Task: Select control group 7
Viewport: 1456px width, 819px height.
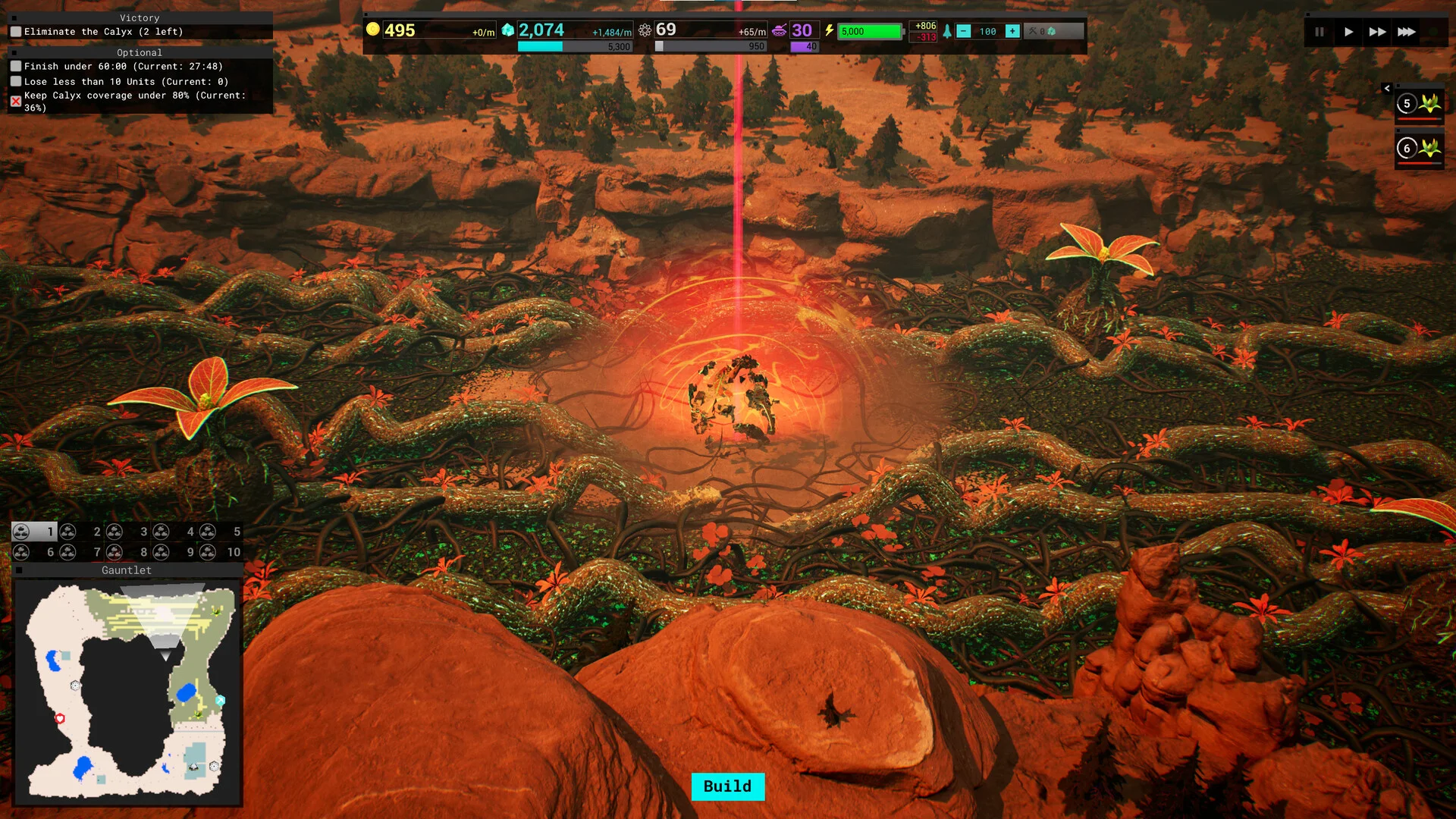Action: point(81,552)
